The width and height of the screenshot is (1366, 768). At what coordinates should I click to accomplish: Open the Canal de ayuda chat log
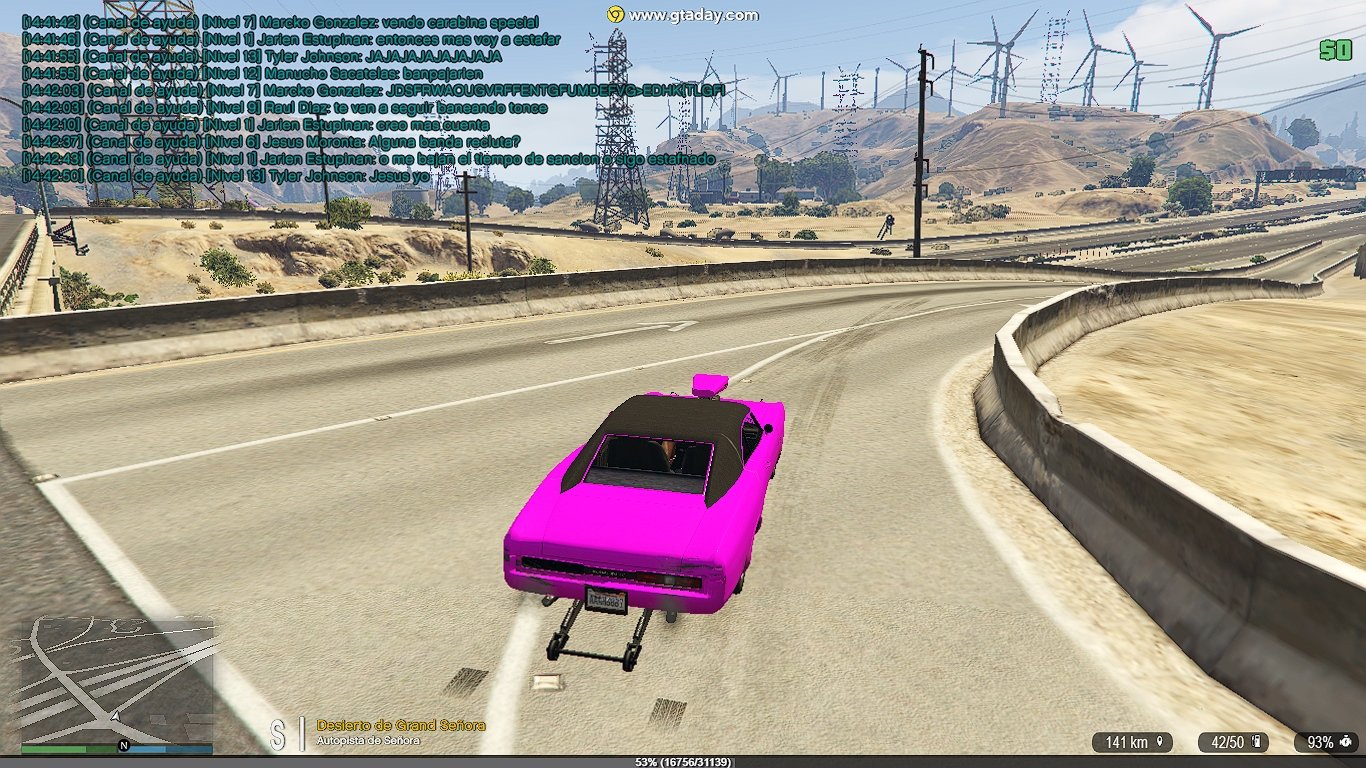[270, 98]
